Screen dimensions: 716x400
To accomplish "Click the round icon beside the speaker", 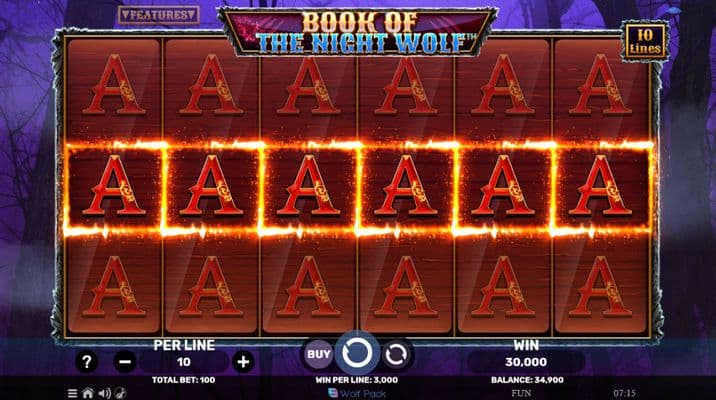I will point(119,393).
